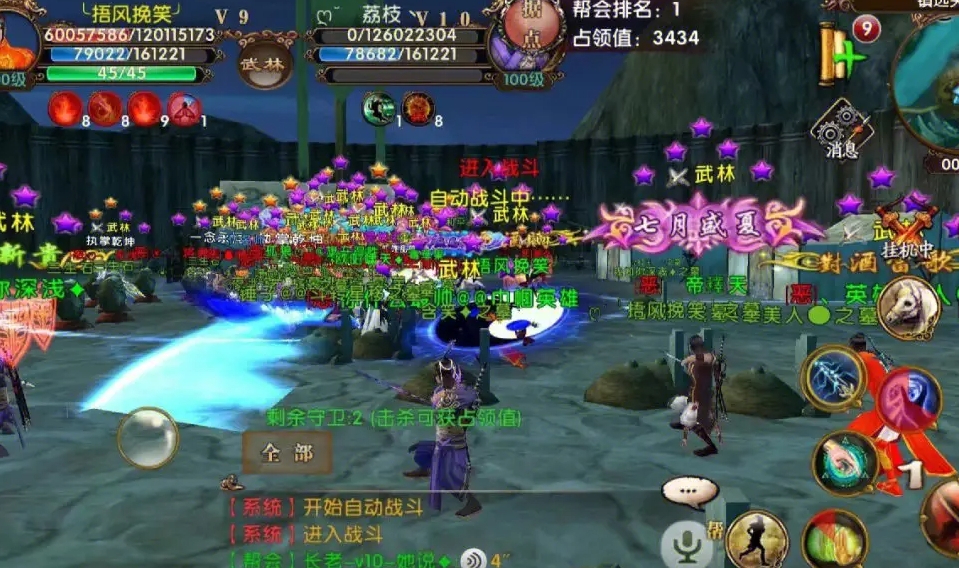Tap the microphone voice chat button
This screenshot has width=959, height=568.
[x=686, y=545]
